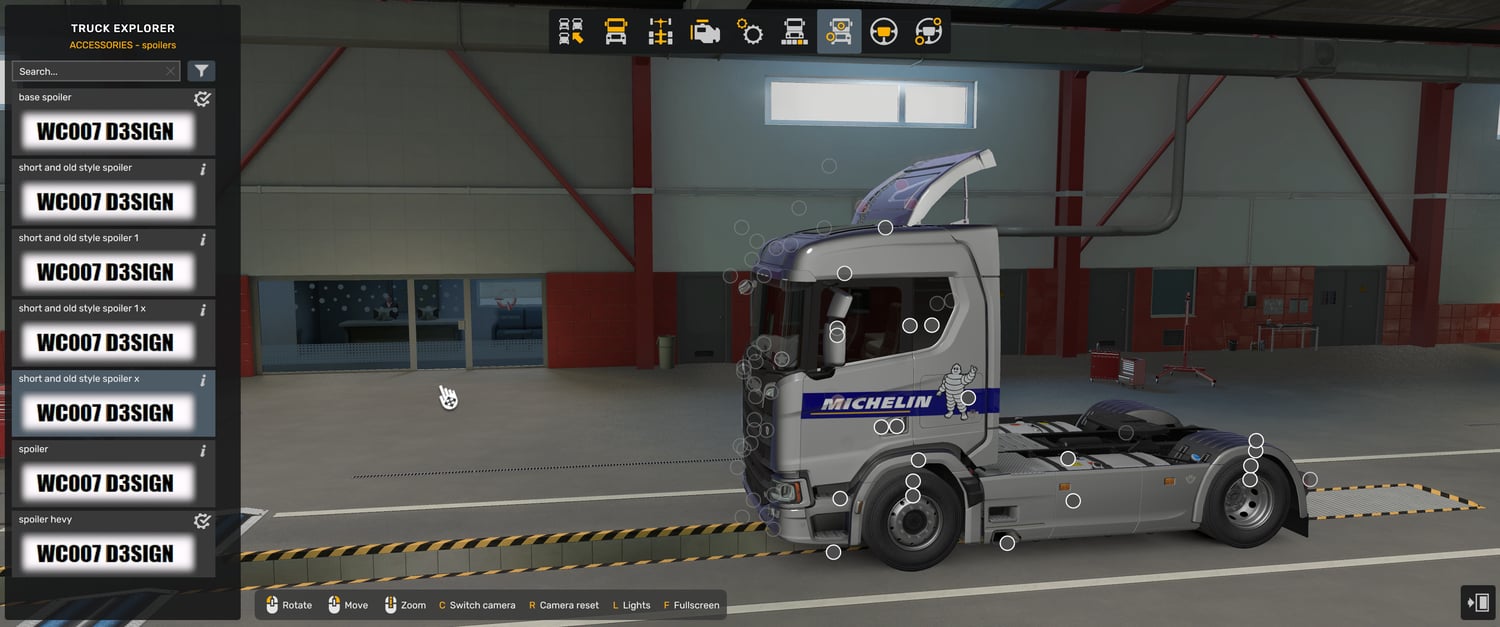The height and width of the screenshot is (627, 1500).
Task: Show info for spoiler hevy's neighbor 'spoiler'
Action: tap(203, 451)
